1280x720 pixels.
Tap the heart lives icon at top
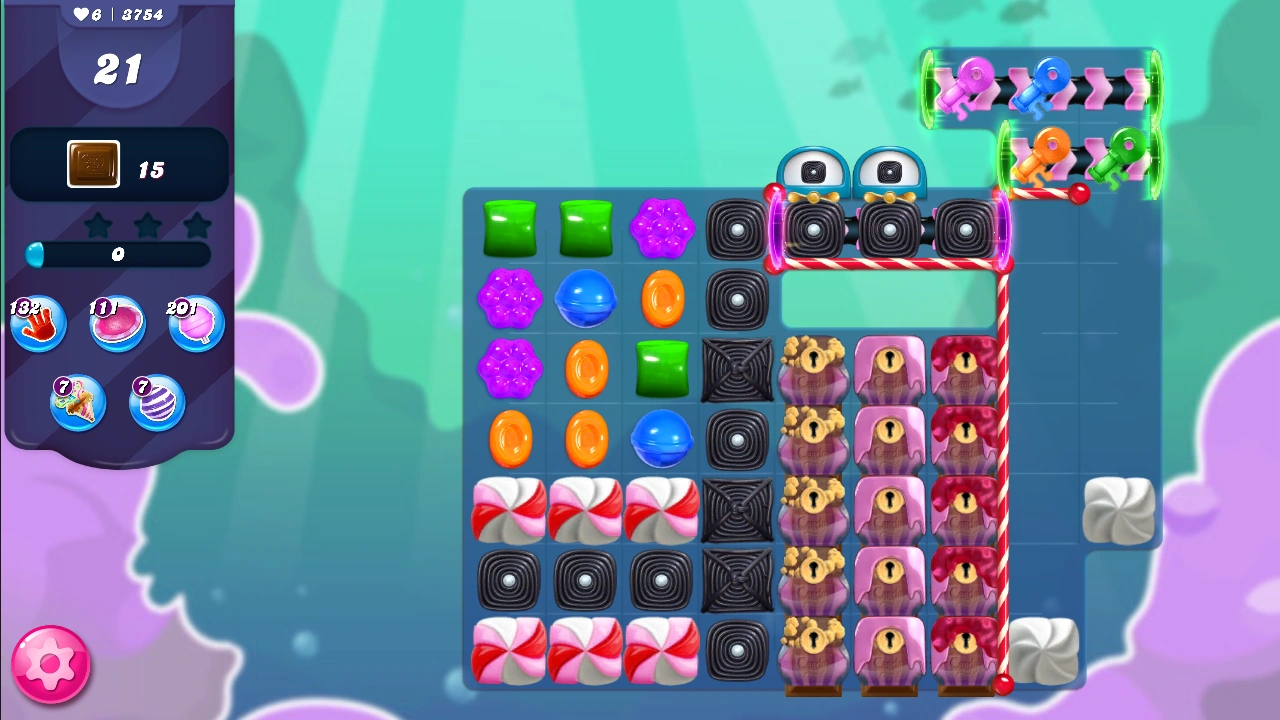pyautogui.click(x=79, y=14)
